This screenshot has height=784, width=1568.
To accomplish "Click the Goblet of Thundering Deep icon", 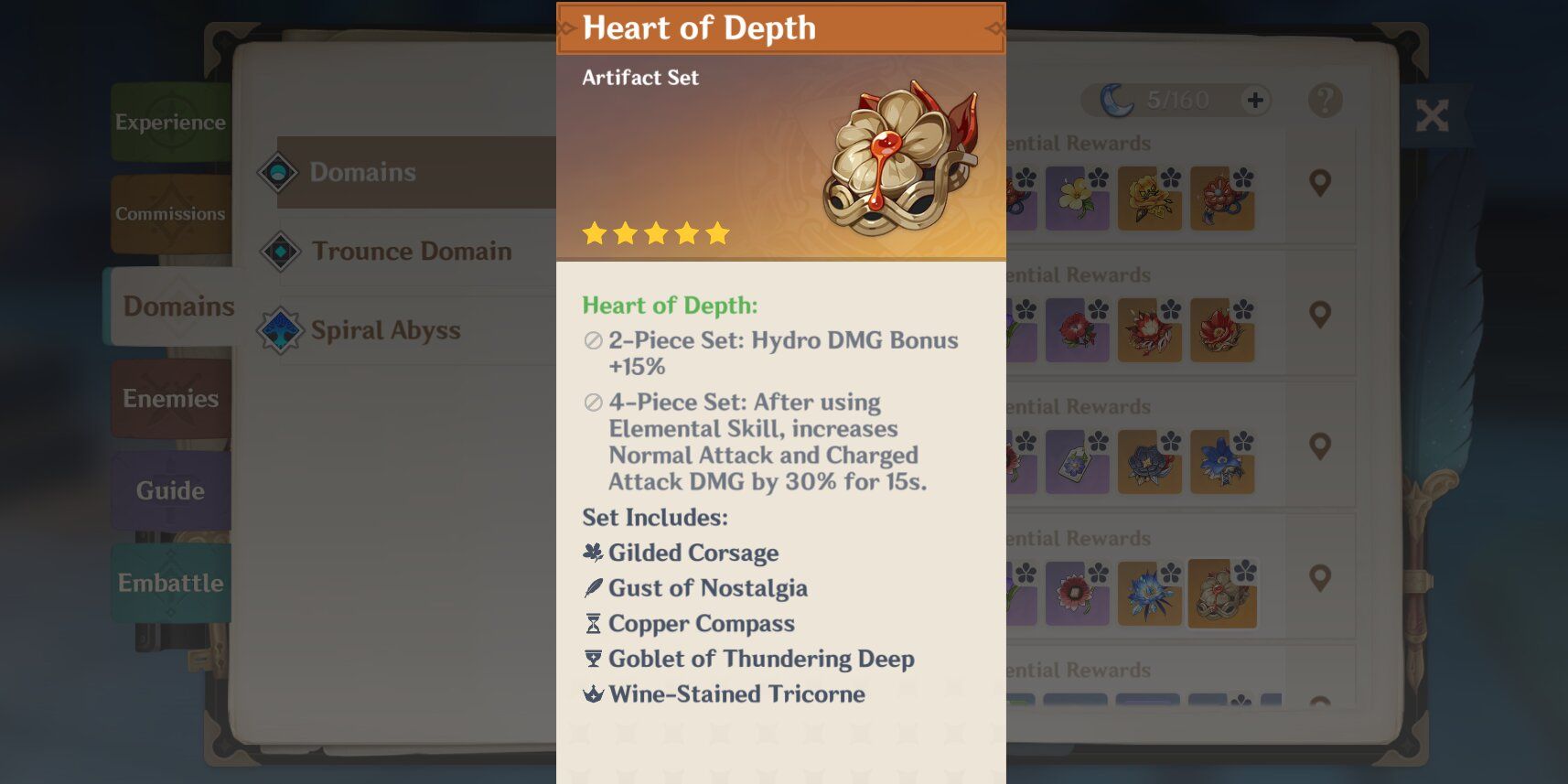I will coord(593,659).
